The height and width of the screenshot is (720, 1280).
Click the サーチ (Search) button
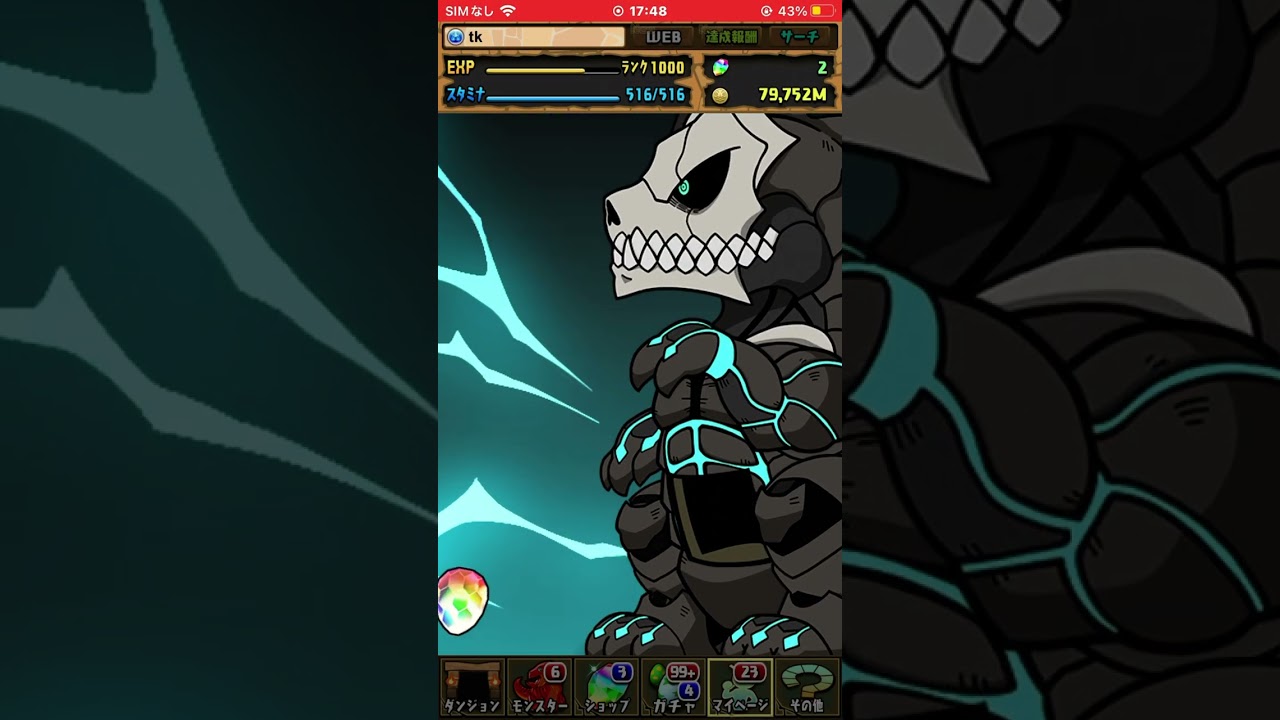pos(801,37)
